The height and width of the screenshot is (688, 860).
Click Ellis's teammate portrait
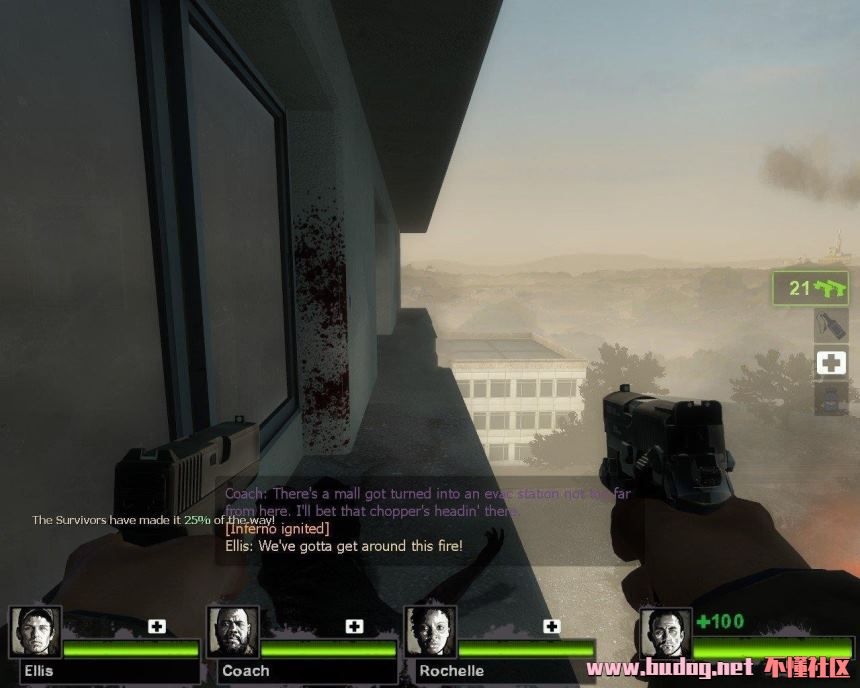coord(36,632)
